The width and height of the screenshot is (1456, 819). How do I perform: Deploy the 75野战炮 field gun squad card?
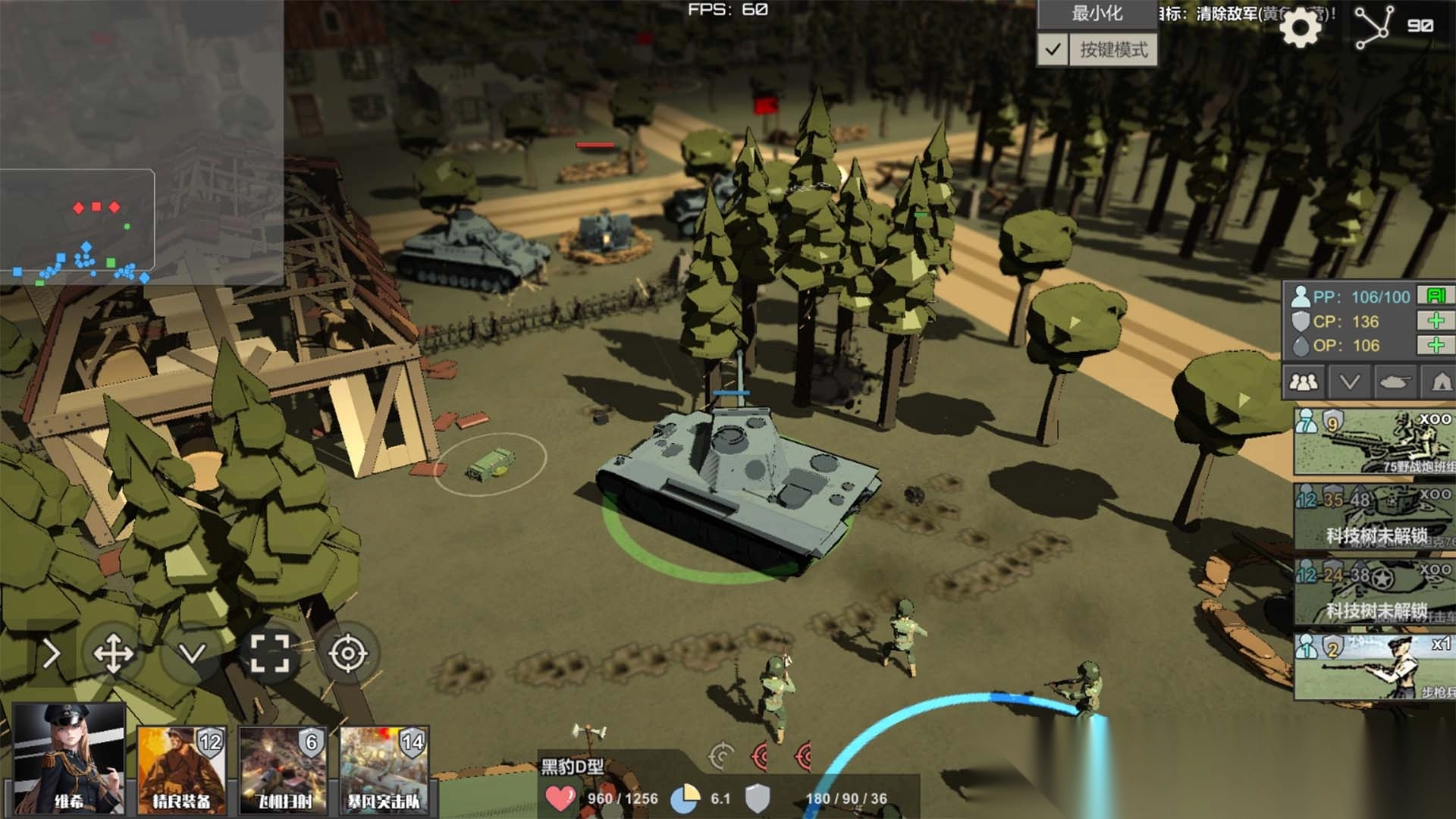(x=1374, y=443)
